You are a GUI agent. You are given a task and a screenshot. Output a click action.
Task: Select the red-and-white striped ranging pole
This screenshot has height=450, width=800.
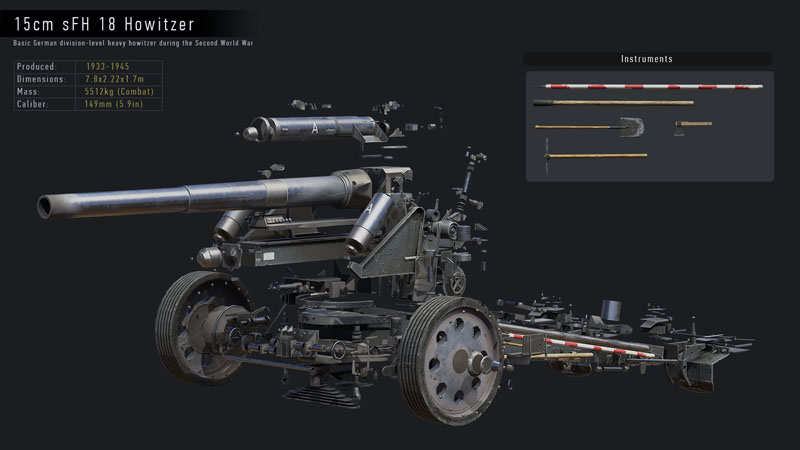[x=648, y=86]
